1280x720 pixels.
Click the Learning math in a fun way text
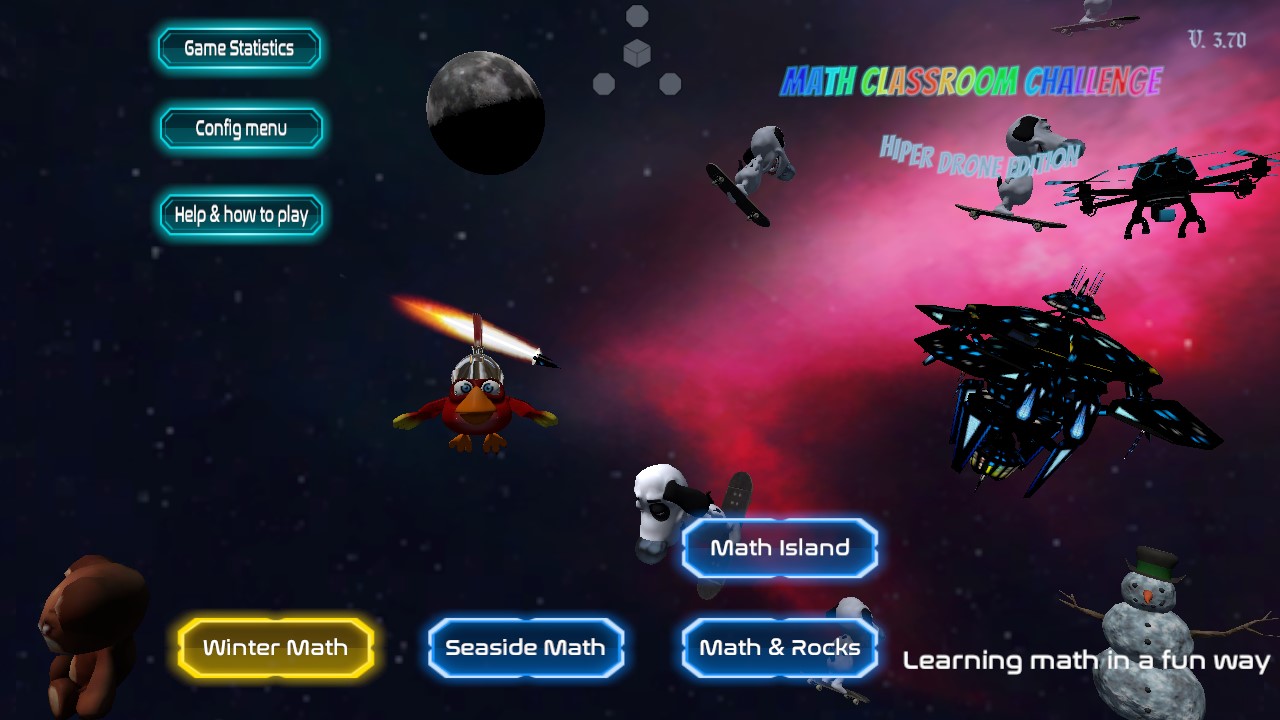pos(1086,661)
